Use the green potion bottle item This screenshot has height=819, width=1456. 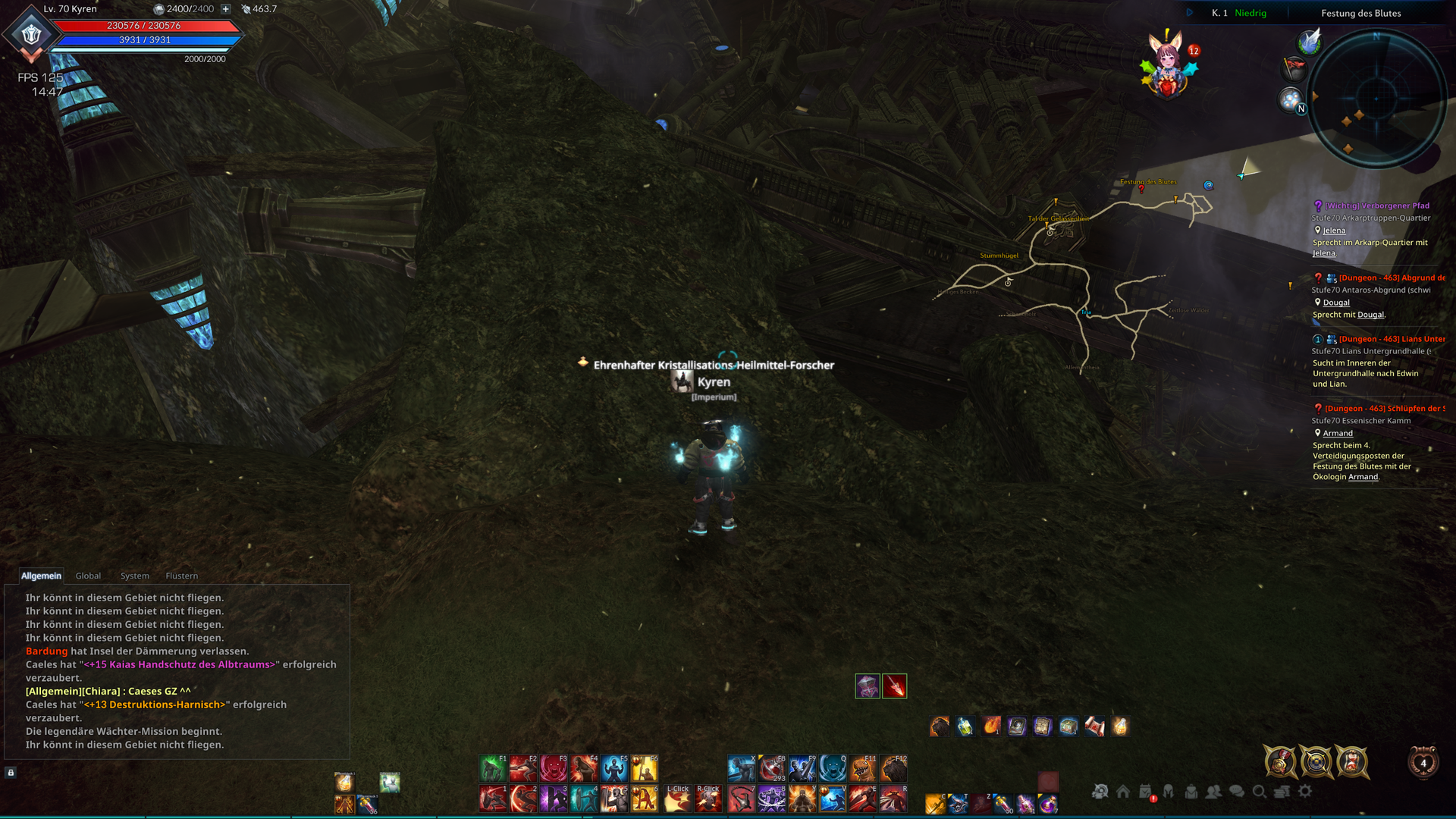click(965, 726)
